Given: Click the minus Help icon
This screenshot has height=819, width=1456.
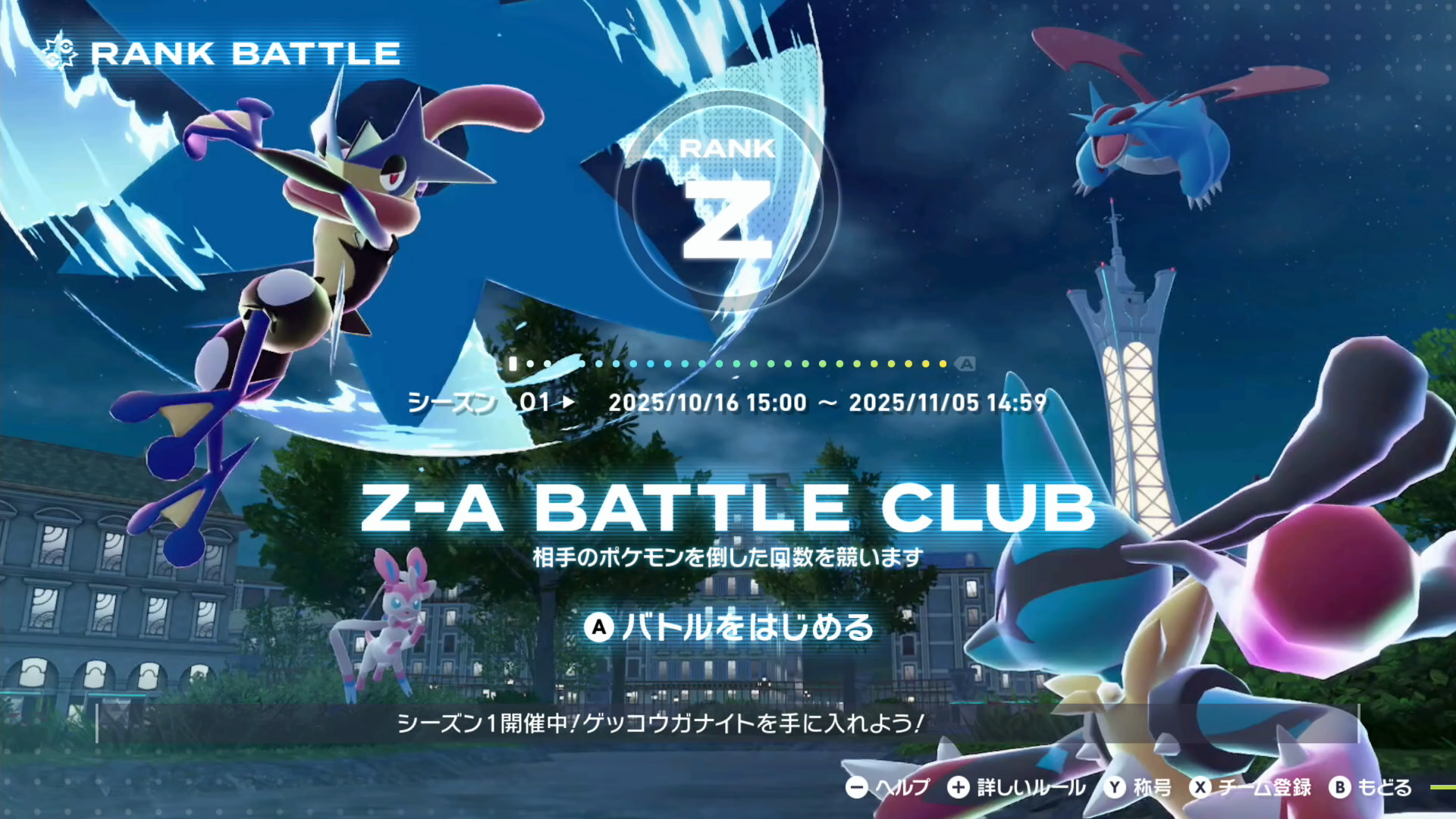Looking at the screenshot, I should [x=858, y=787].
